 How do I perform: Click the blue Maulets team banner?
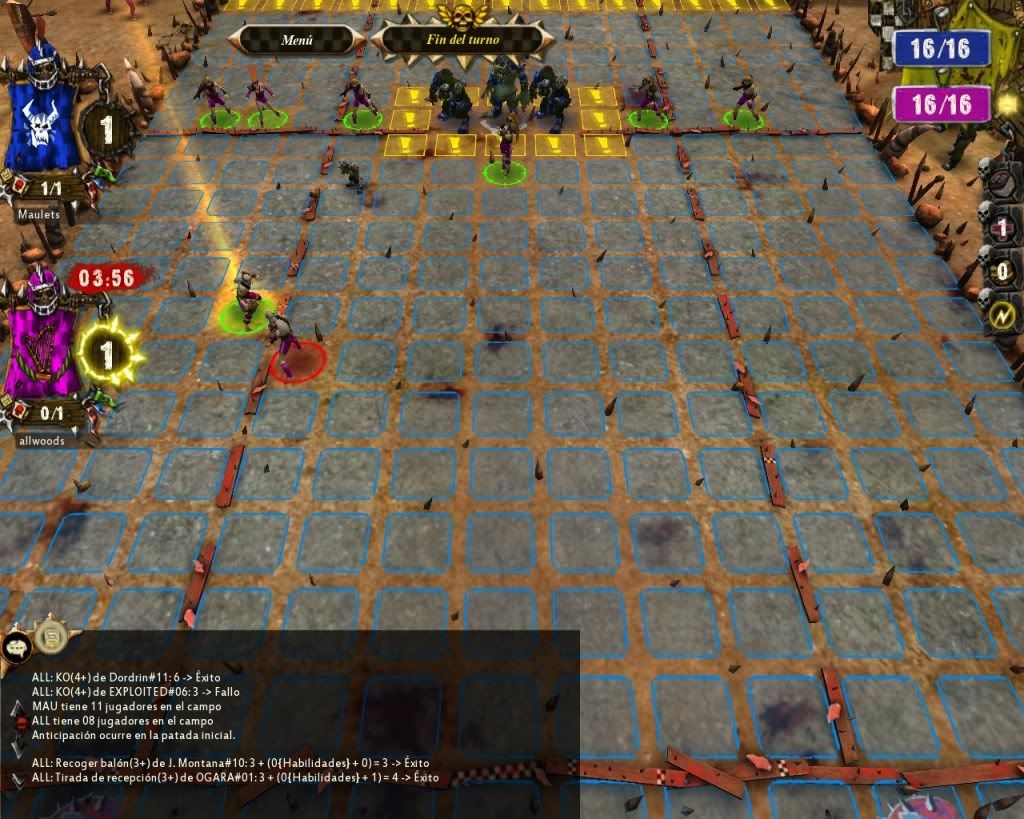tap(40, 112)
